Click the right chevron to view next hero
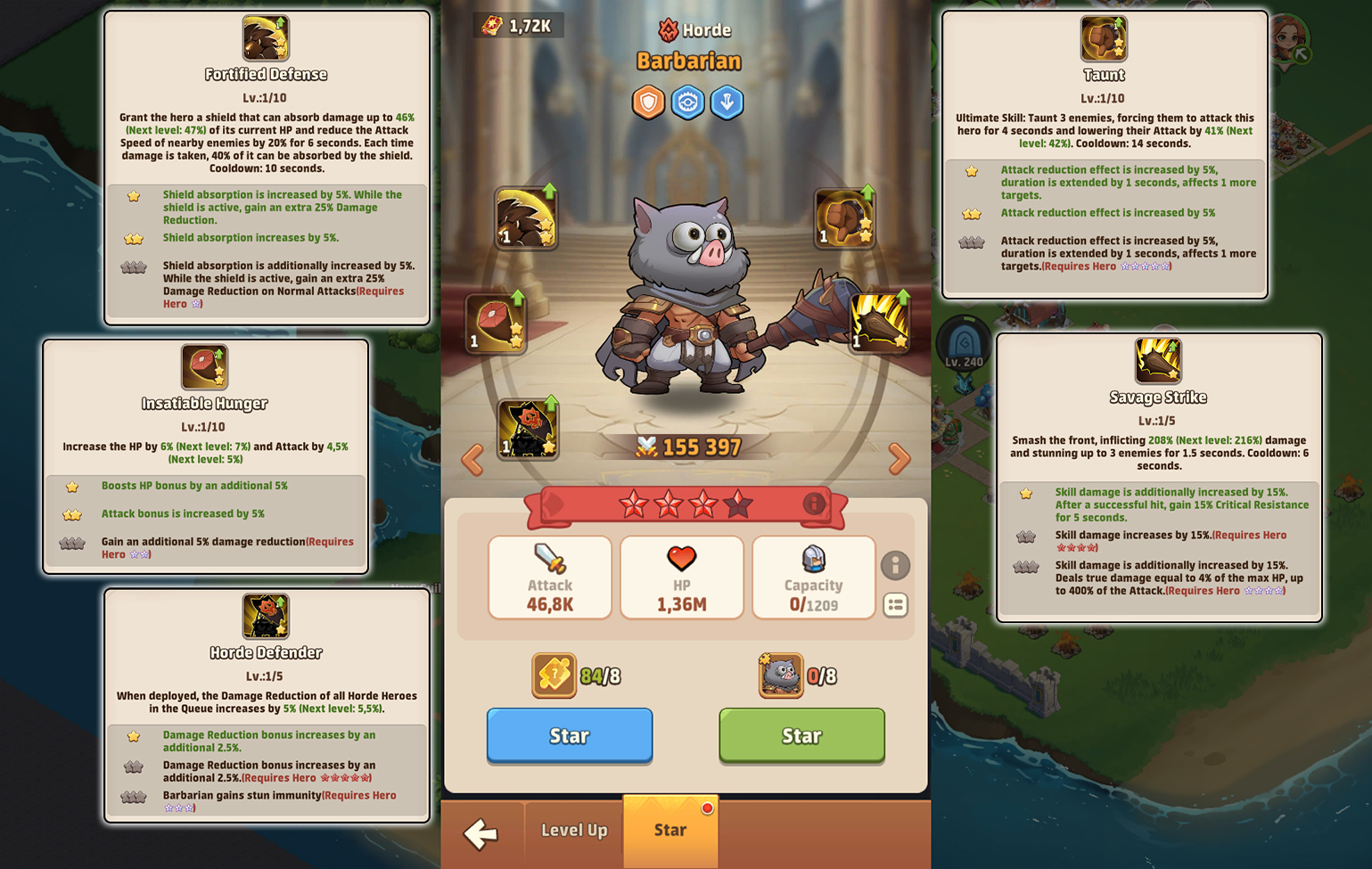Viewport: 1372px width, 869px height. 897,459
